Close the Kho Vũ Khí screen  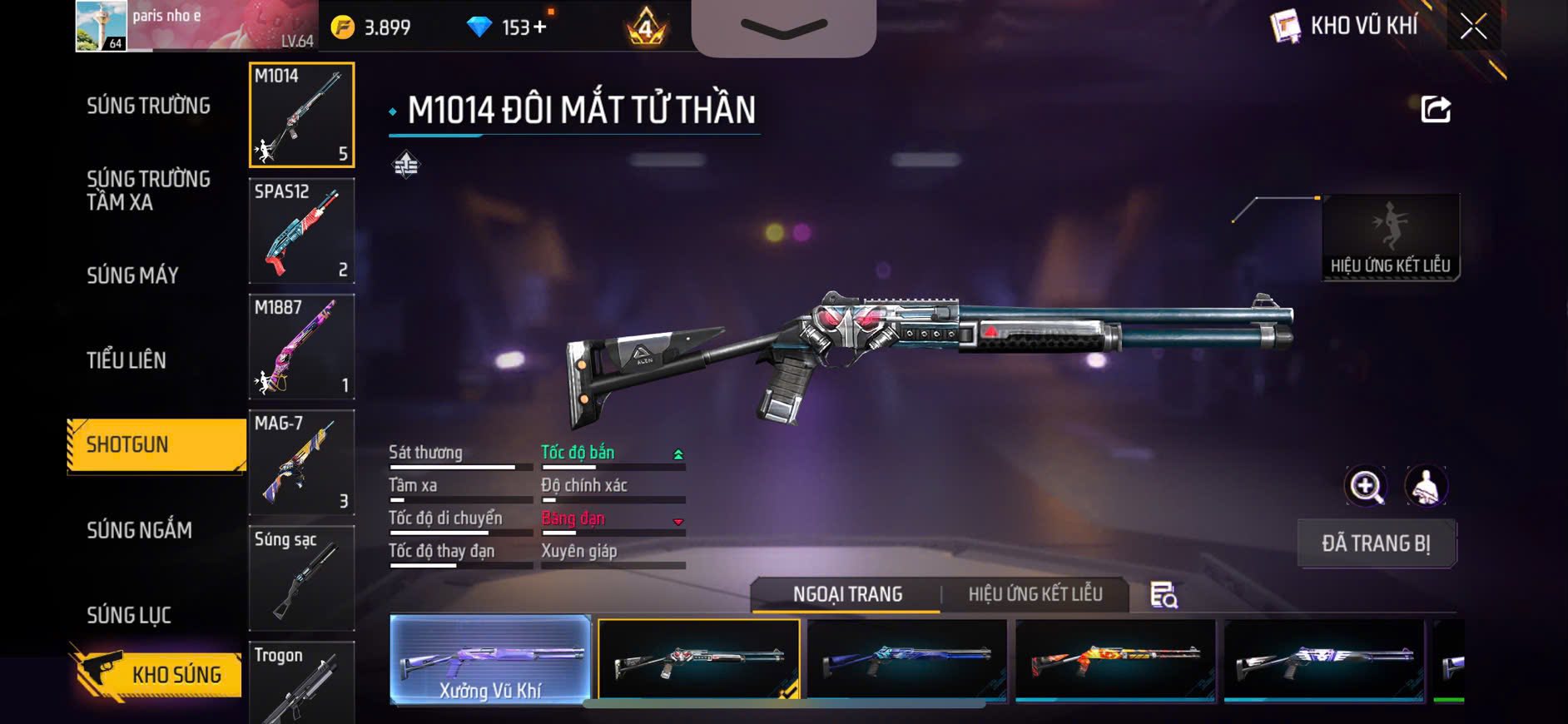click(x=1472, y=27)
